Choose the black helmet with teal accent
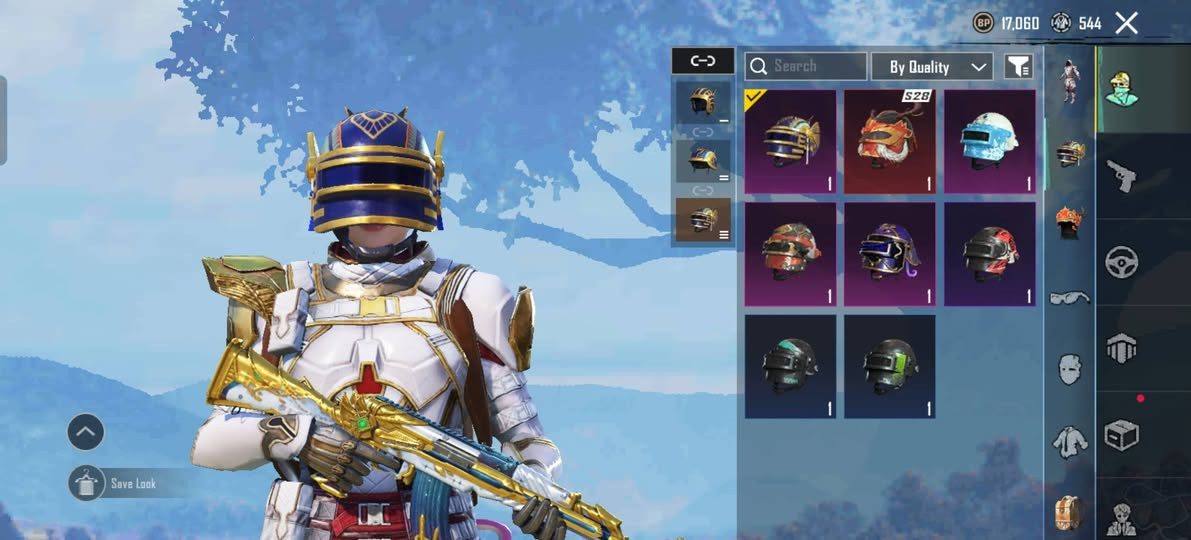 (x=790, y=366)
